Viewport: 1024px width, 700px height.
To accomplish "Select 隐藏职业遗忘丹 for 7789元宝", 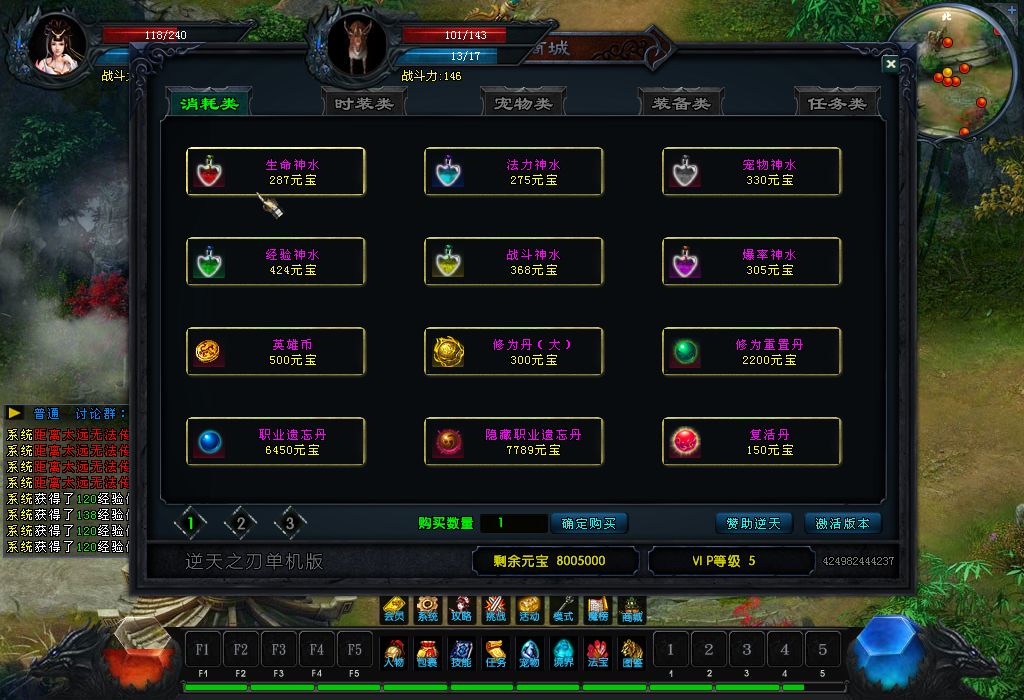I will [514, 442].
